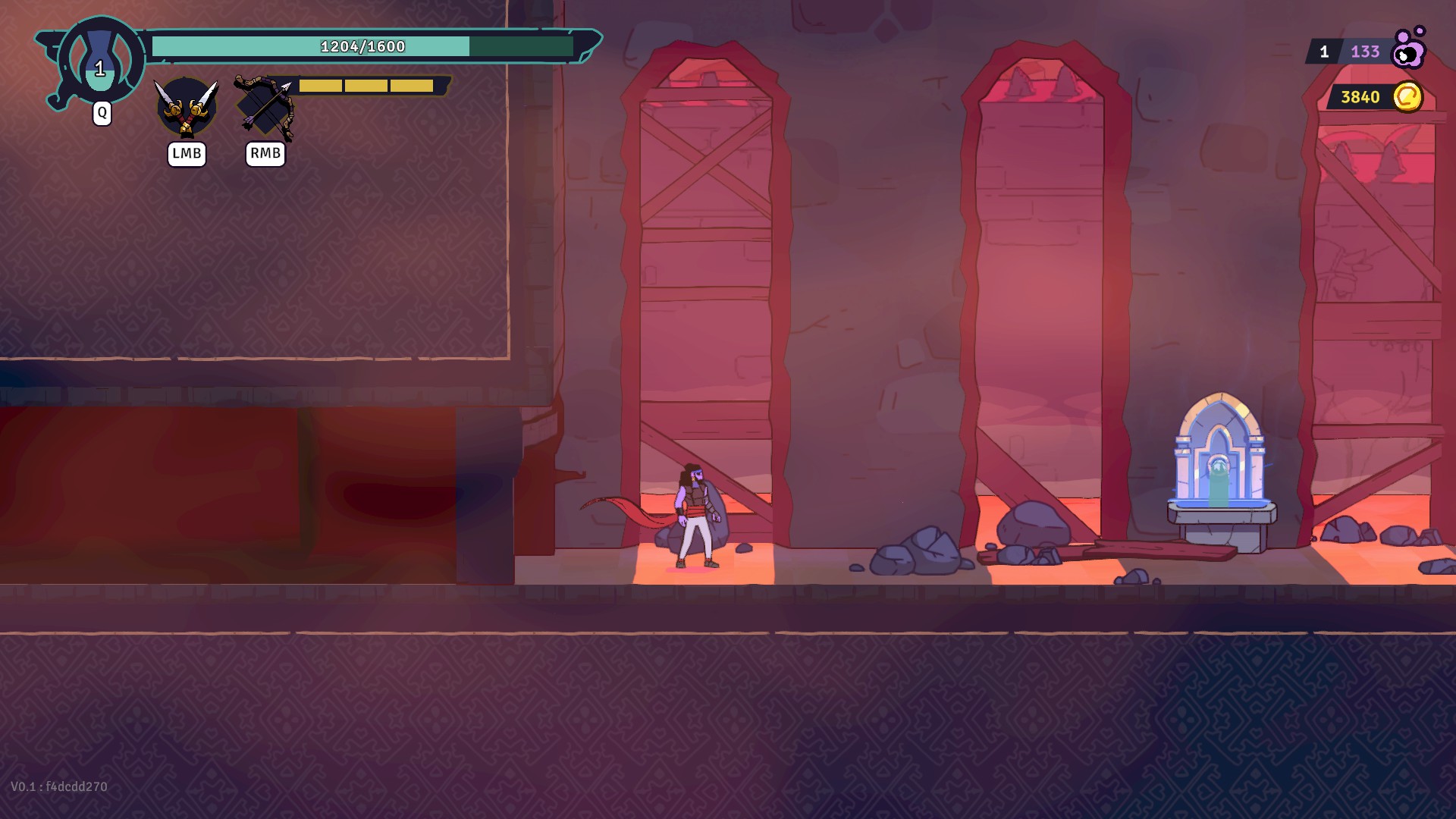Select the bow weapon icon

pyautogui.click(x=265, y=107)
